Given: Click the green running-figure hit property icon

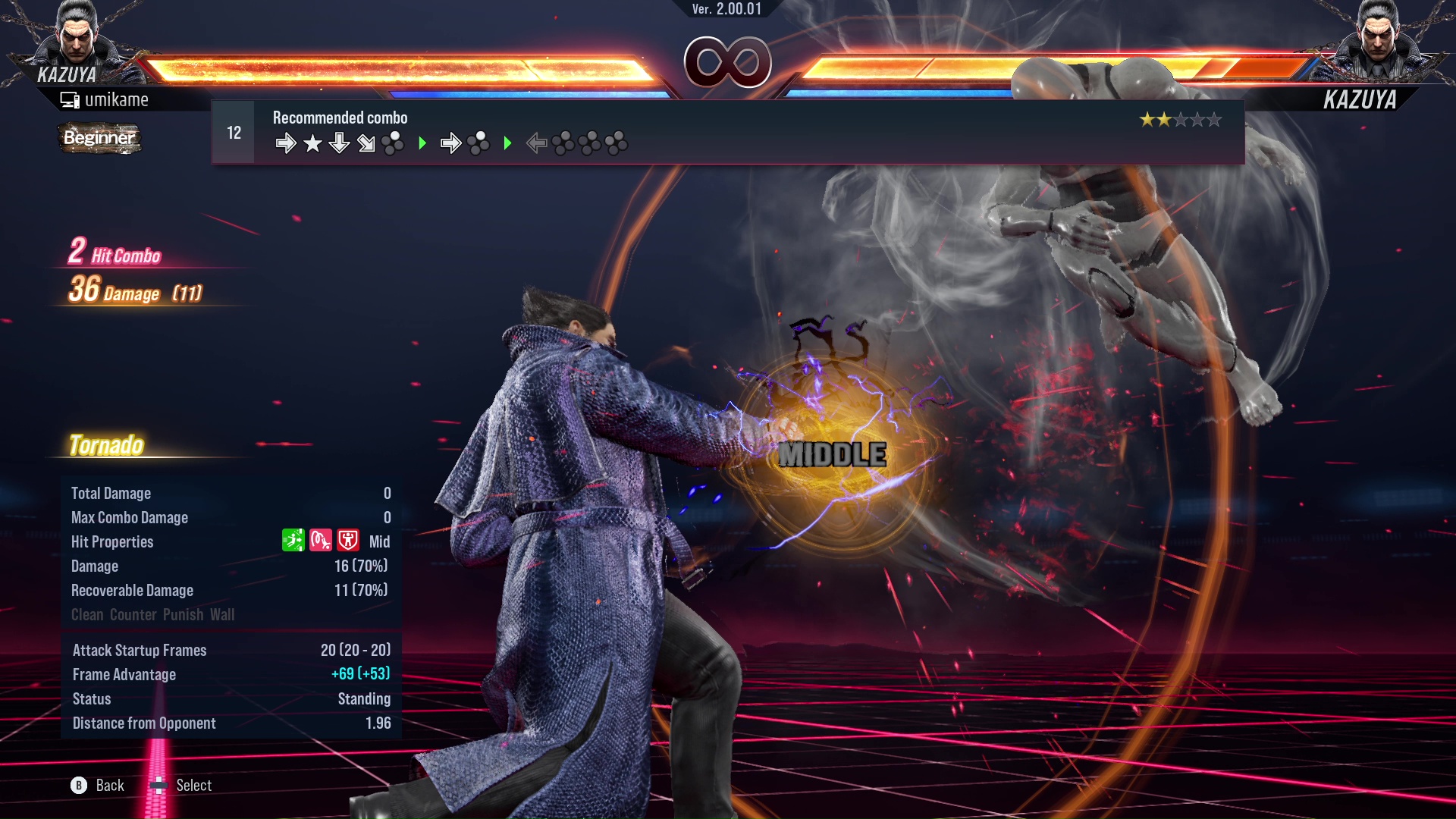Looking at the screenshot, I should click(x=293, y=541).
